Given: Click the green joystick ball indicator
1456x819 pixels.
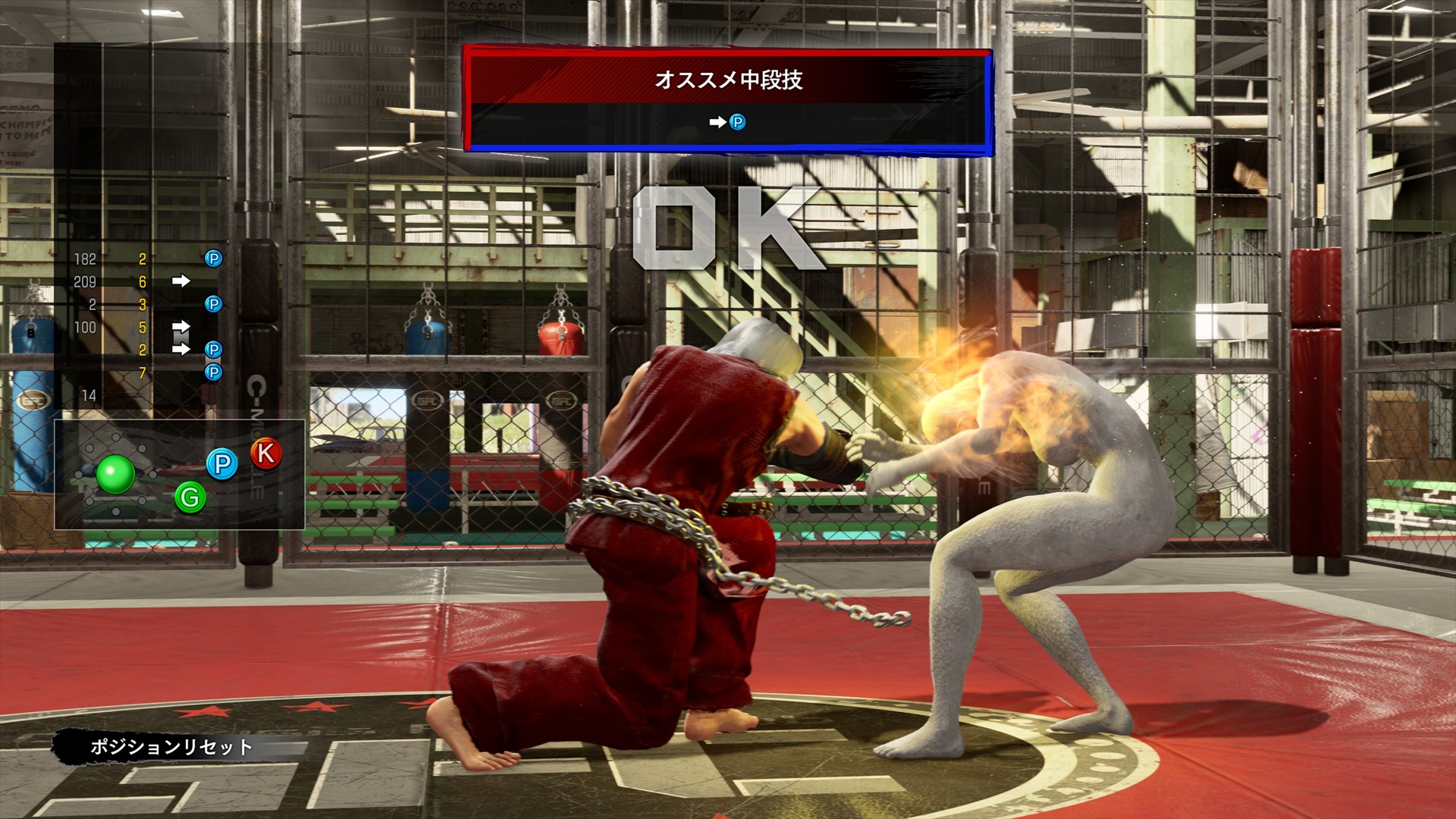Looking at the screenshot, I should point(115,475).
